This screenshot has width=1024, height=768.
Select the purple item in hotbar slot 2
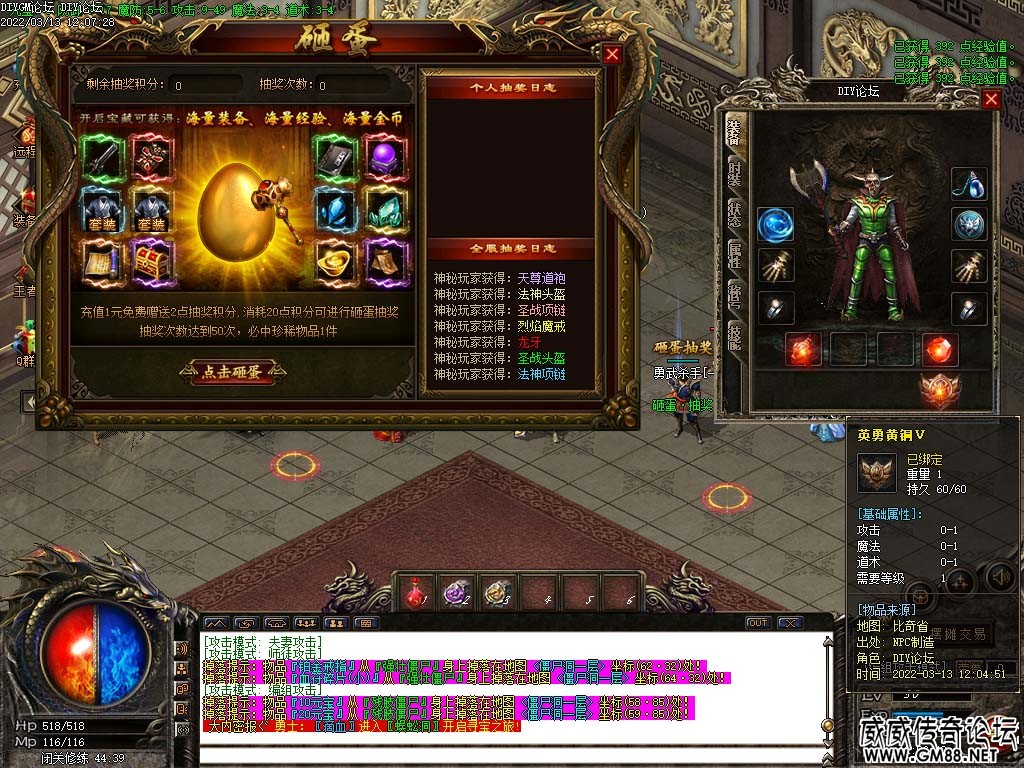457,593
